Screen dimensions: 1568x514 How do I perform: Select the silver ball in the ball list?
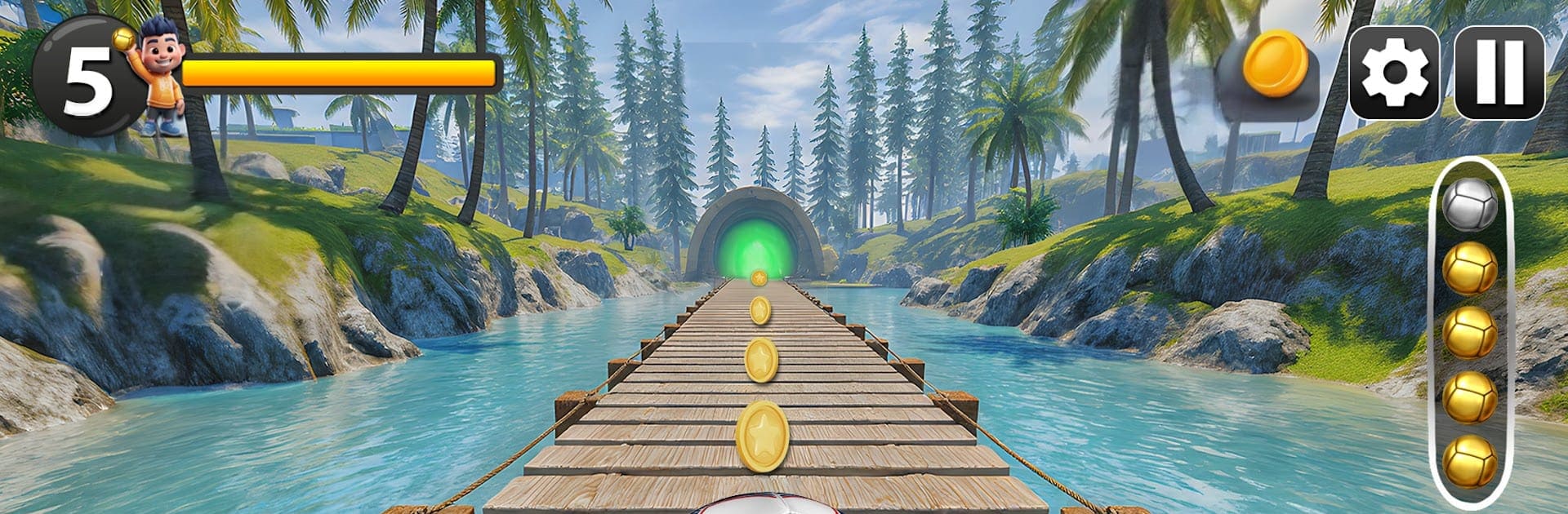(1470, 204)
